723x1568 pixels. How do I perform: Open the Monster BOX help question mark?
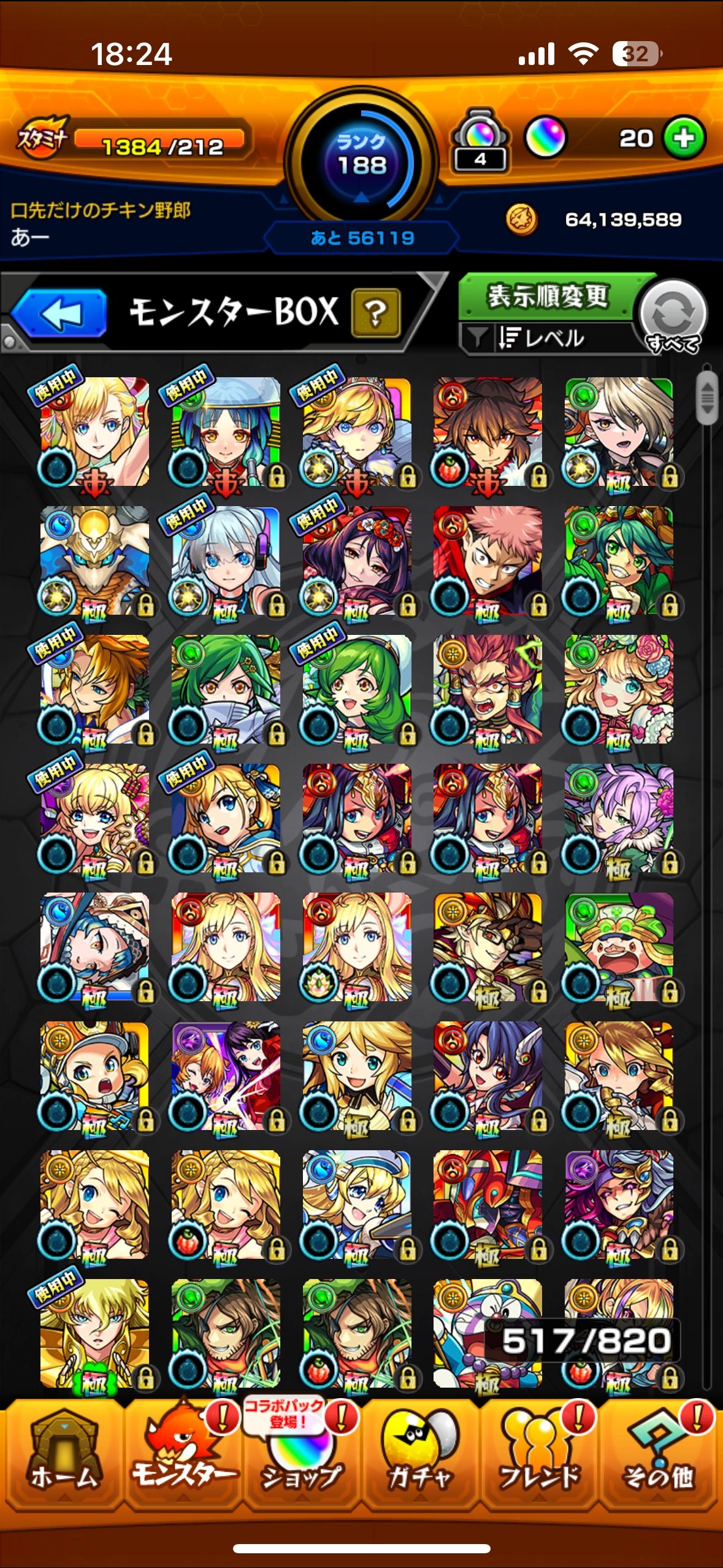[375, 313]
